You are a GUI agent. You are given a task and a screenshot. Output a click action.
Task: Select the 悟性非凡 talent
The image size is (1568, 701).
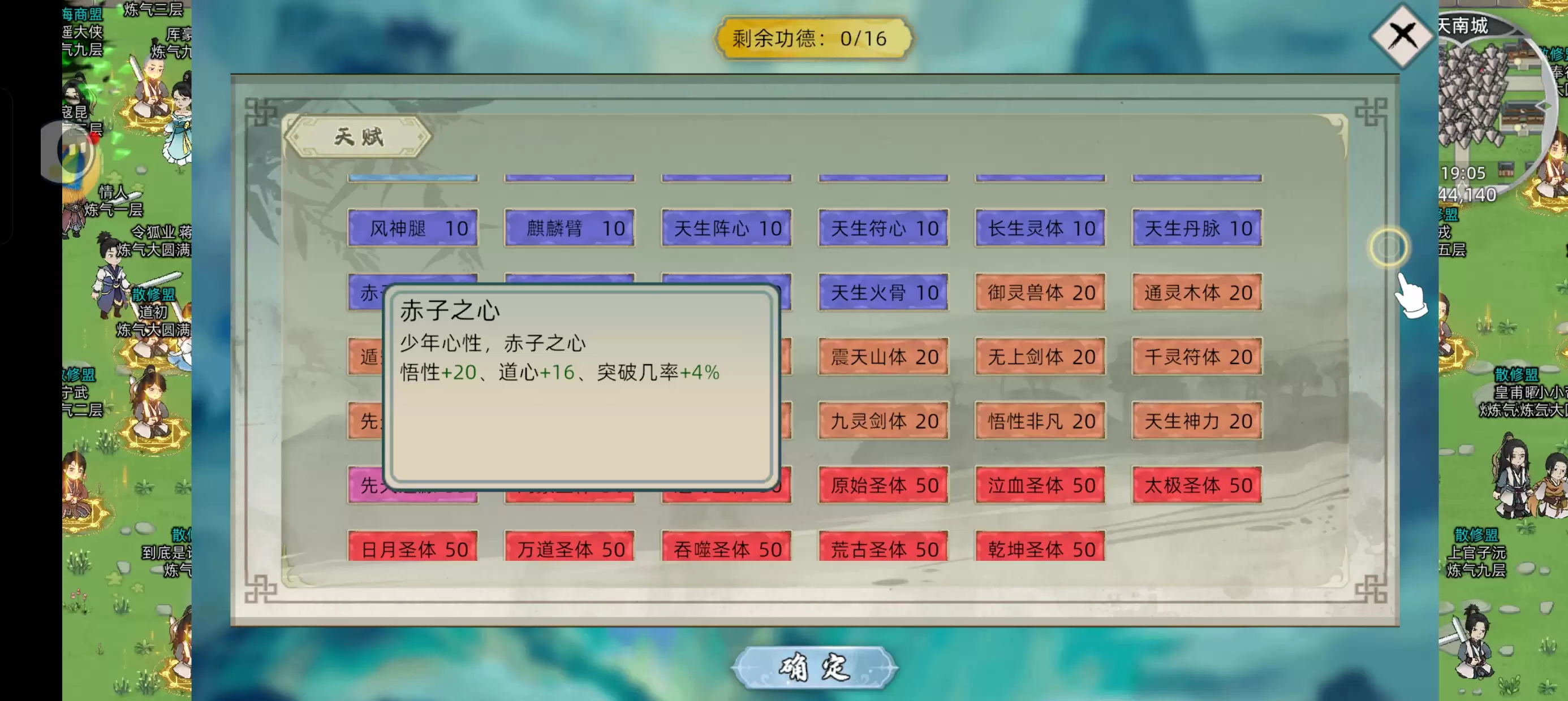click(x=1040, y=421)
